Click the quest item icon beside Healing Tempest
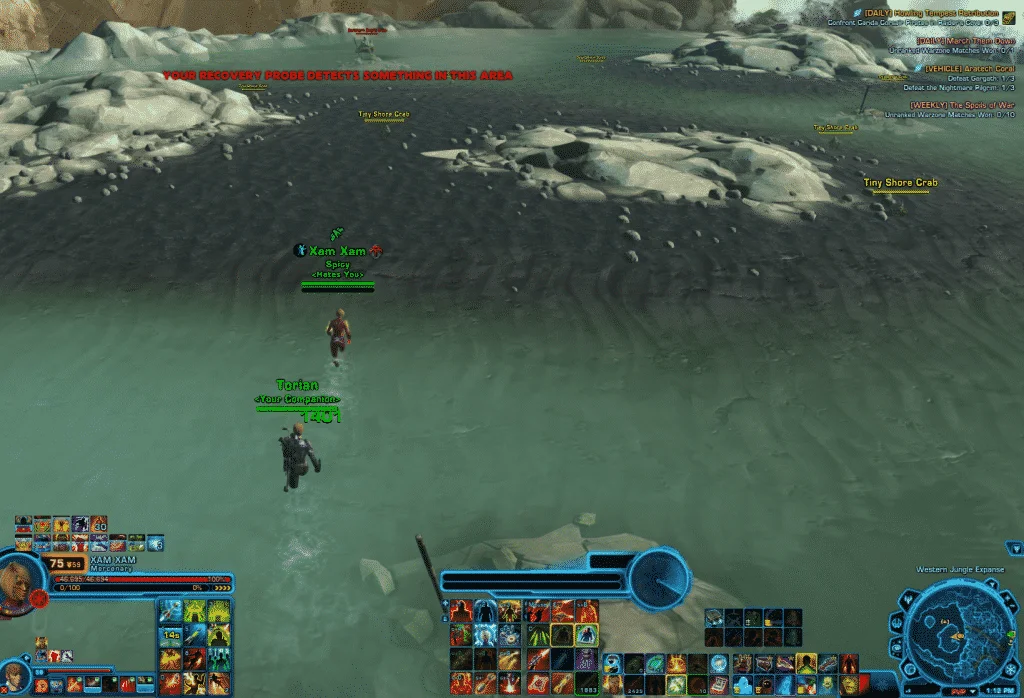 (x=1008, y=16)
